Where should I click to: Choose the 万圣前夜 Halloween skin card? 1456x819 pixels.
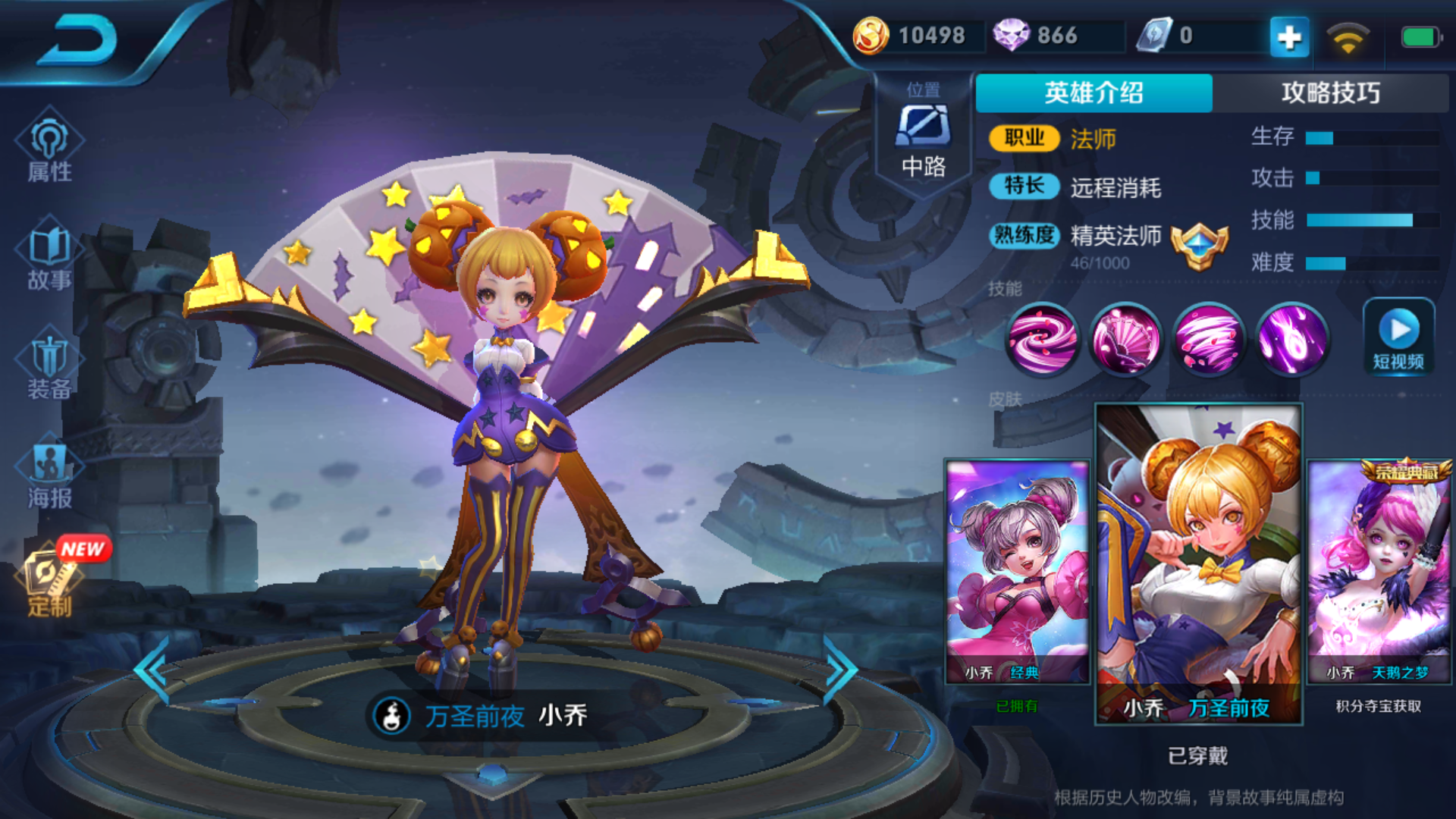pos(1198,563)
